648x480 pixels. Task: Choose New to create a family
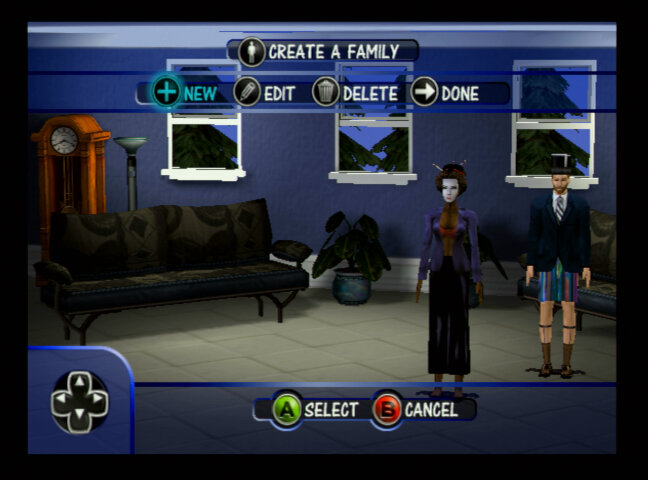(x=185, y=93)
